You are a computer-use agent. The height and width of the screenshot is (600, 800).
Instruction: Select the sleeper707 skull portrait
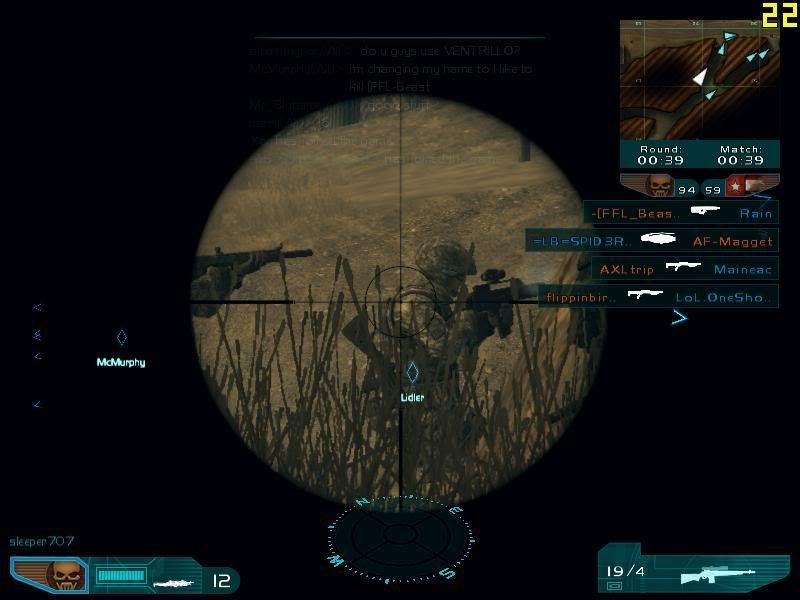67,575
